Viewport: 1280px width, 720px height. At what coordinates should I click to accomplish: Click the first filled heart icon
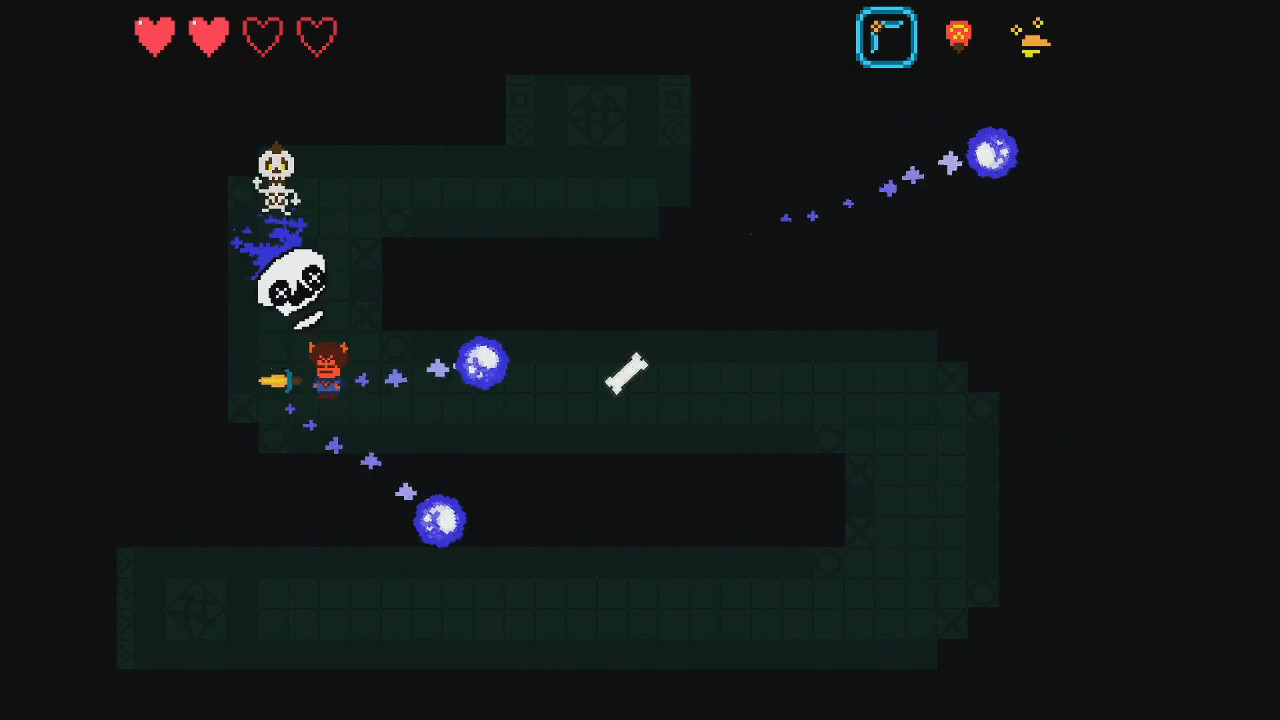[x=155, y=36]
